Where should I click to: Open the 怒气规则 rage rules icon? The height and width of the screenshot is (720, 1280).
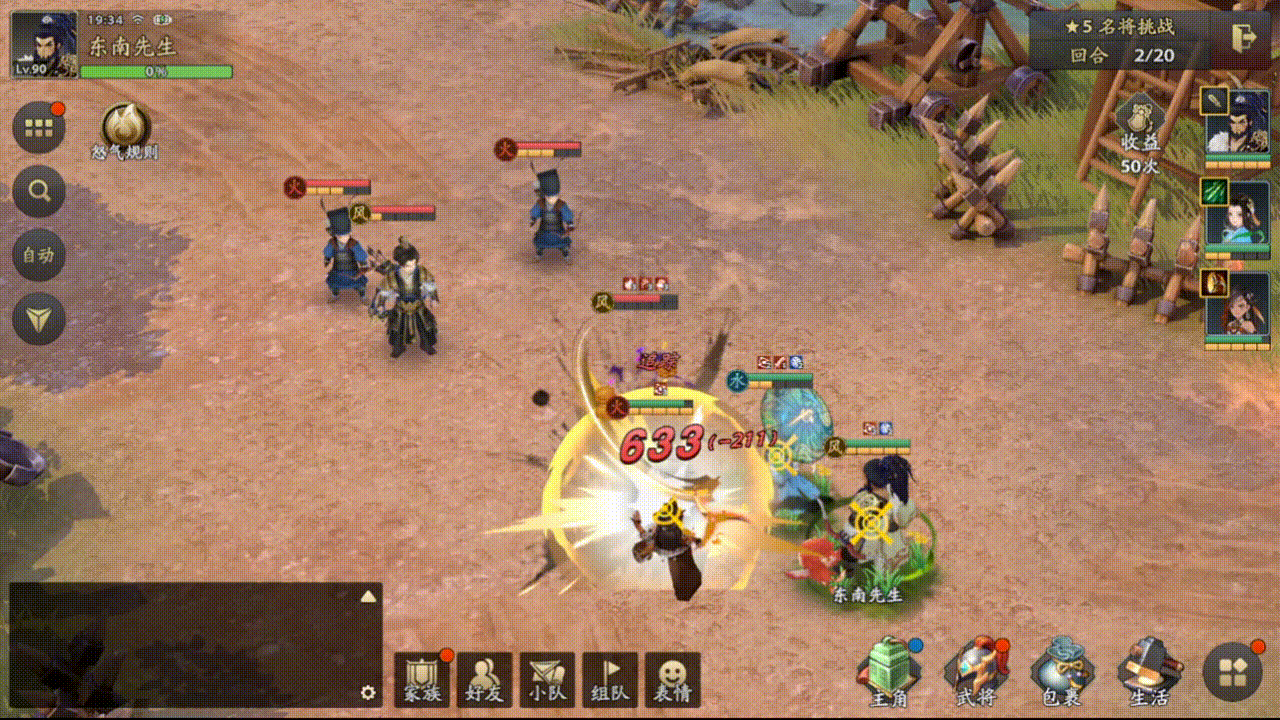point(125,127)
